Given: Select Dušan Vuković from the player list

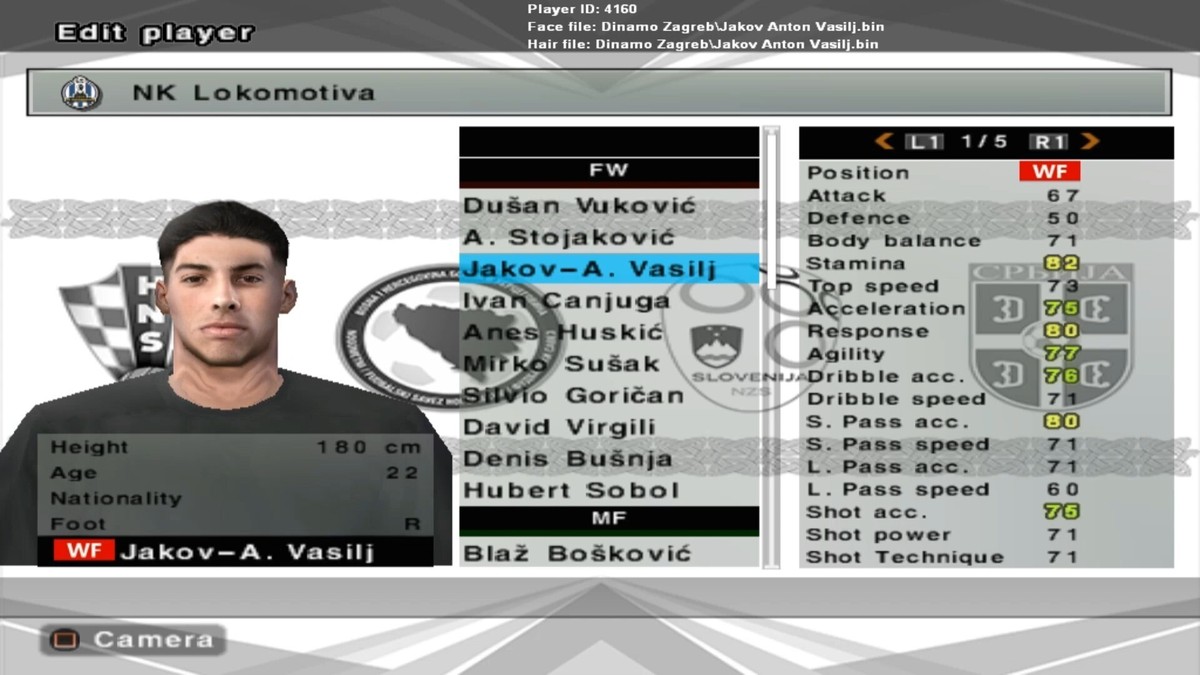Looking at the screenshot, I should 579,206.
